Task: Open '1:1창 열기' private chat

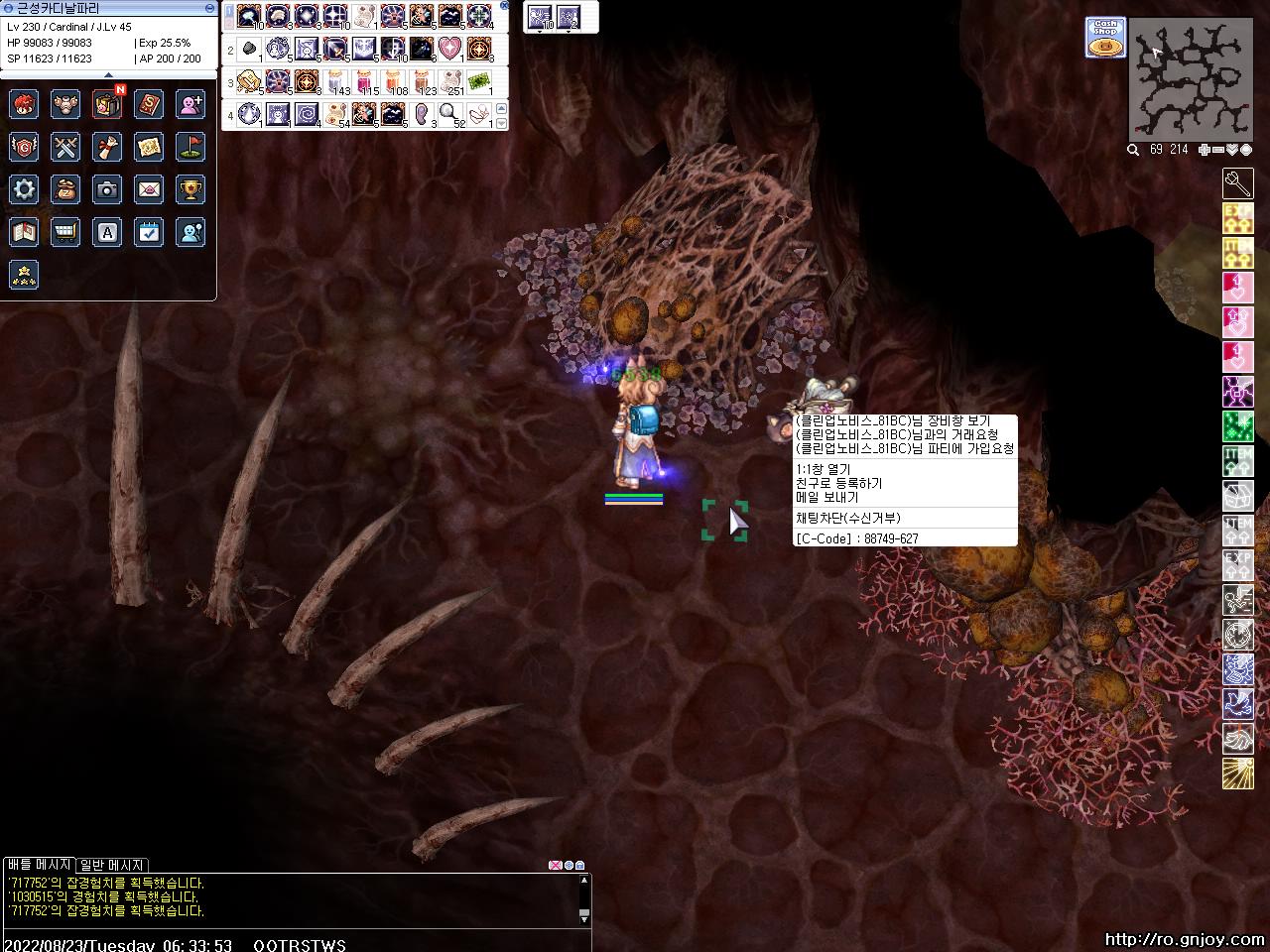Action: click(x=824, y=469)
